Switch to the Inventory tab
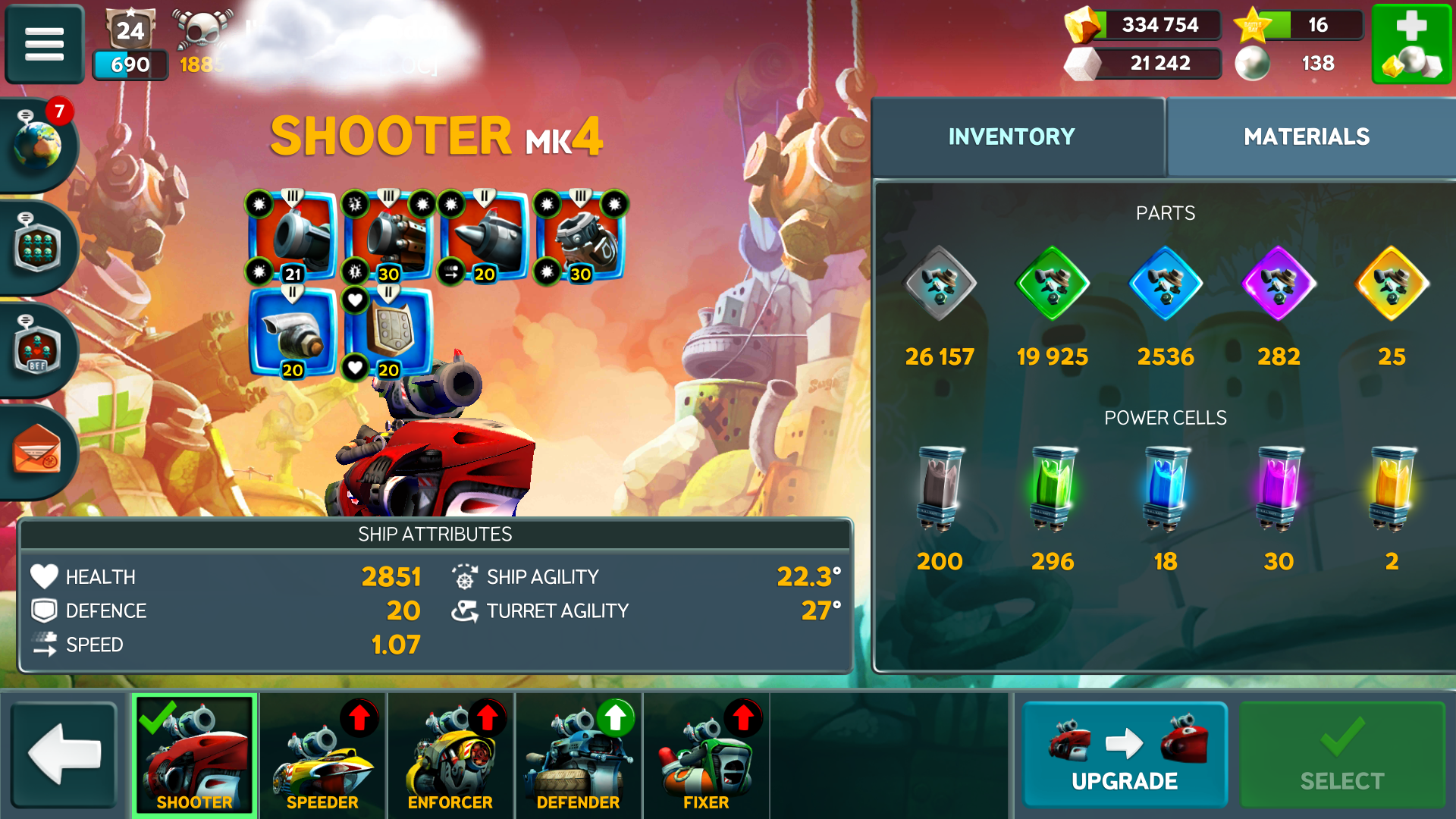Image resolution: width=1456 pixels, height=819 pixels. (x=1012, y=136)
